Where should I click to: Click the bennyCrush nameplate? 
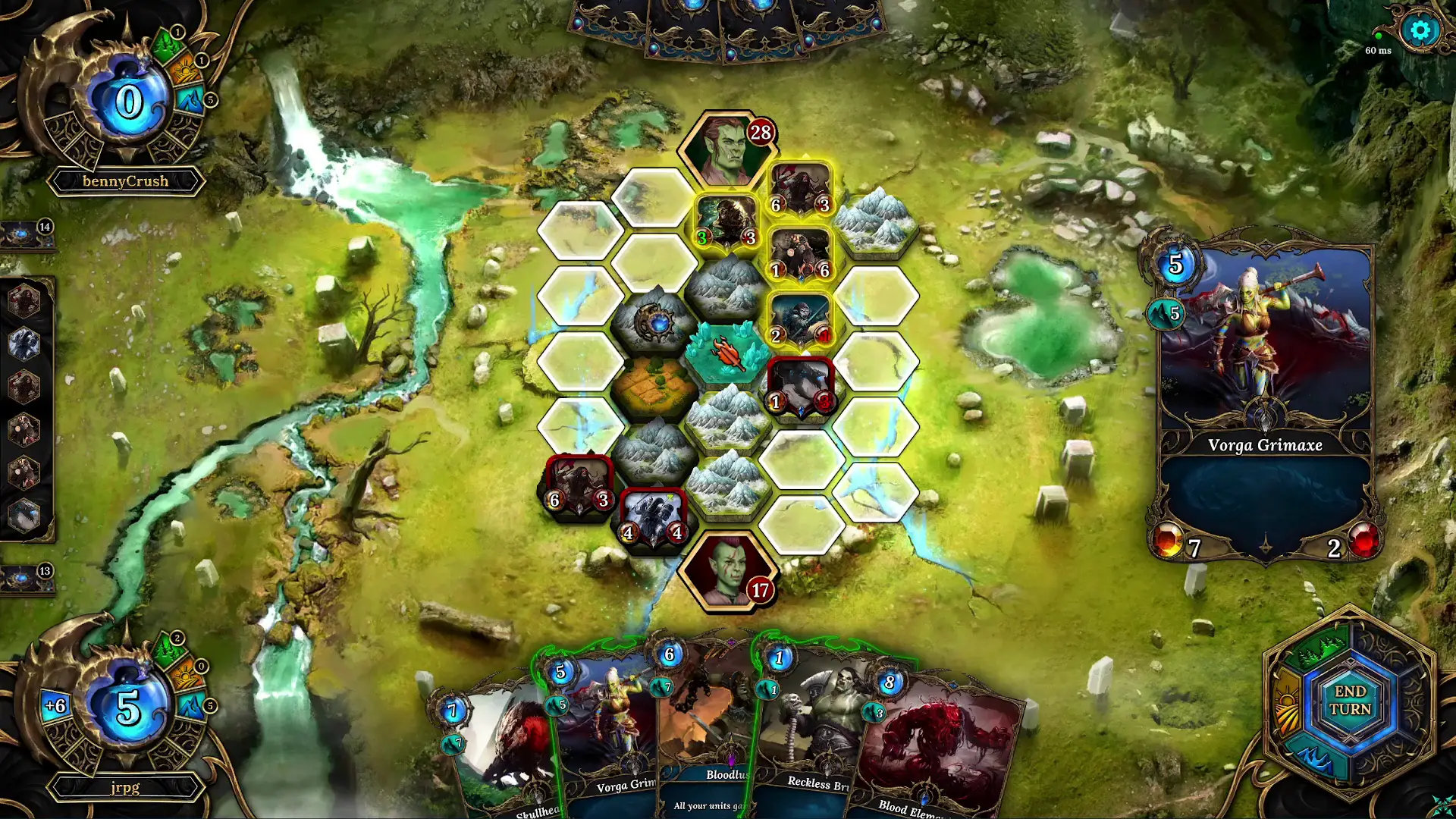point(126,180)
